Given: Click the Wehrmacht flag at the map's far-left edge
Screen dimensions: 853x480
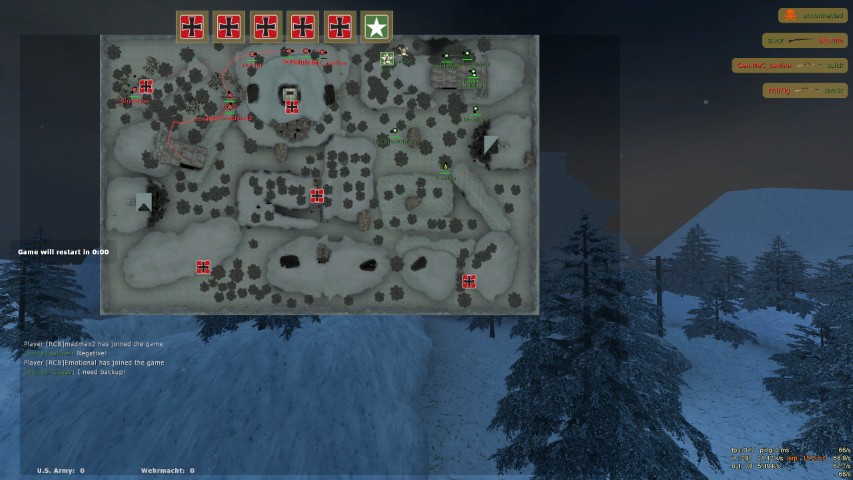Looking at the screenshot, I should (146, 87).
